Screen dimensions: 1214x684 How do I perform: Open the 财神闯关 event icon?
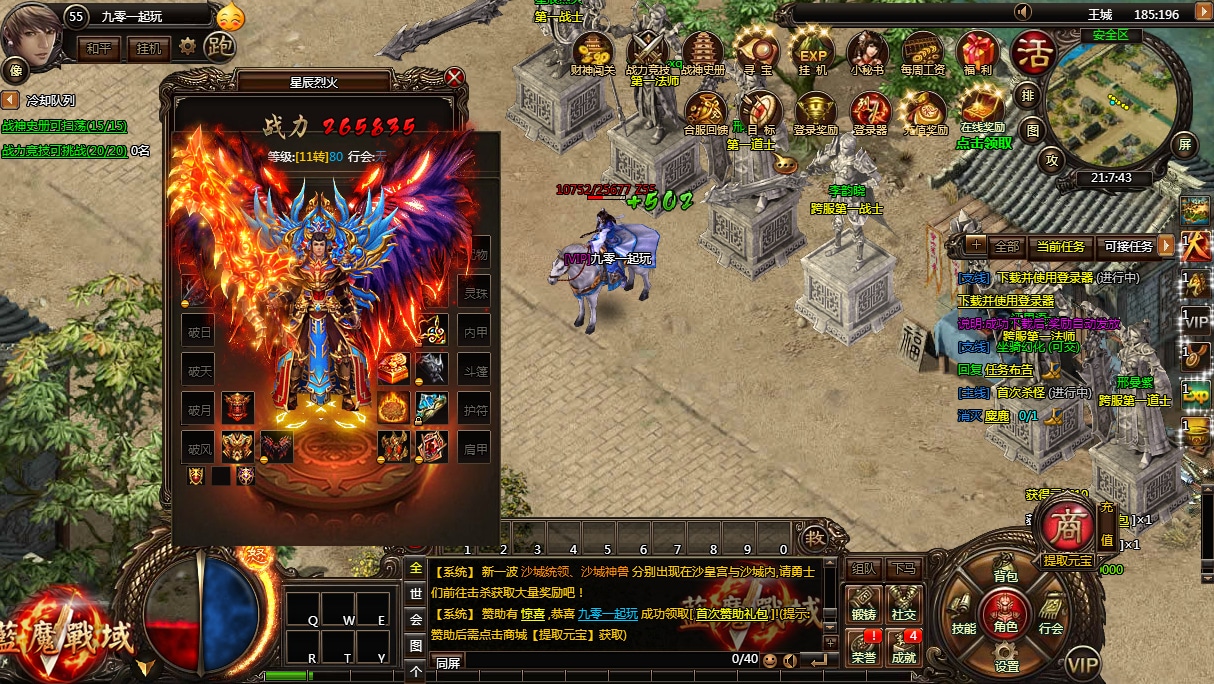coord(594,53)
